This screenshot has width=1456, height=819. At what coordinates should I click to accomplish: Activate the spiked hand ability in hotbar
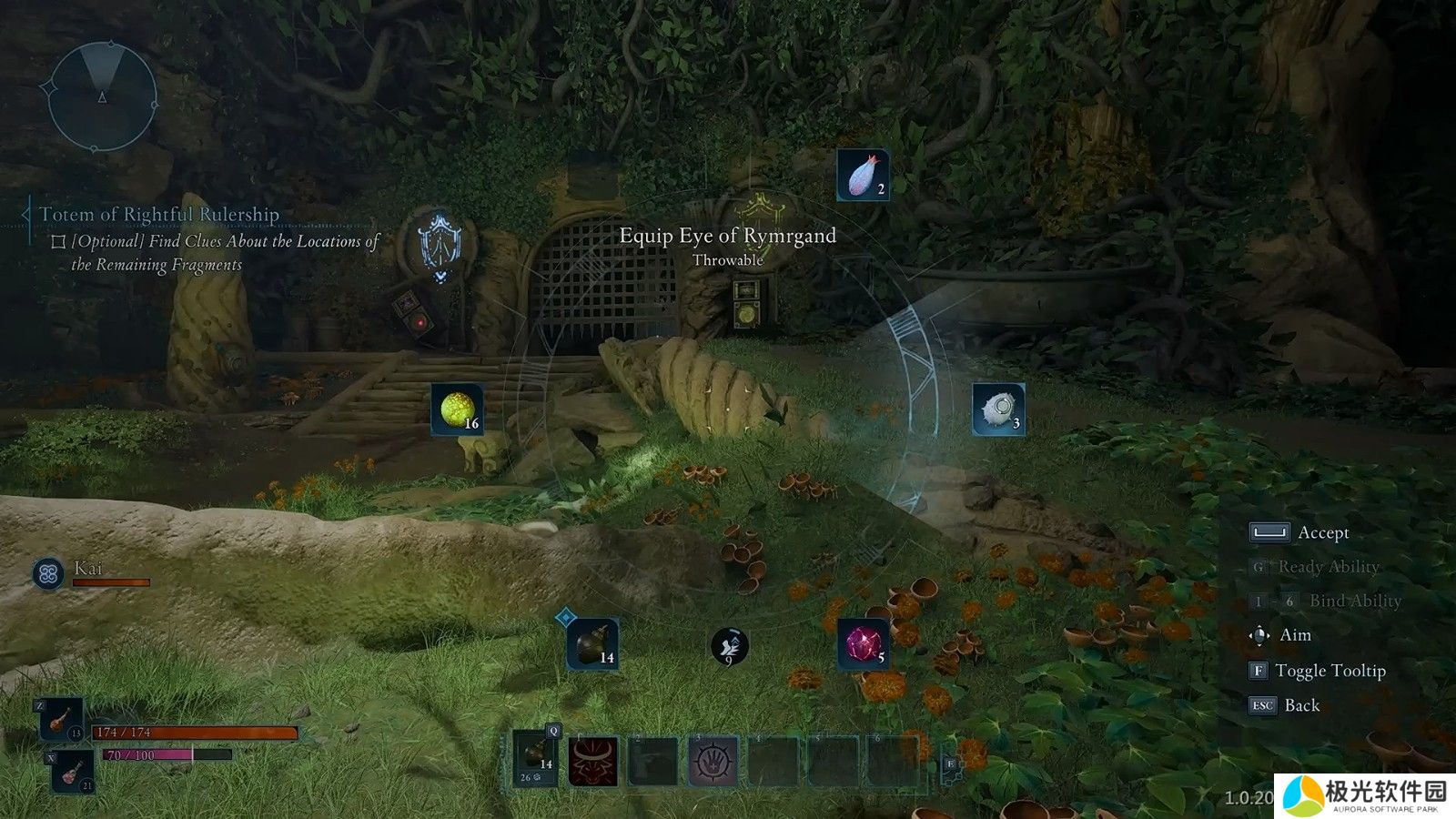[x=713, y=761]
